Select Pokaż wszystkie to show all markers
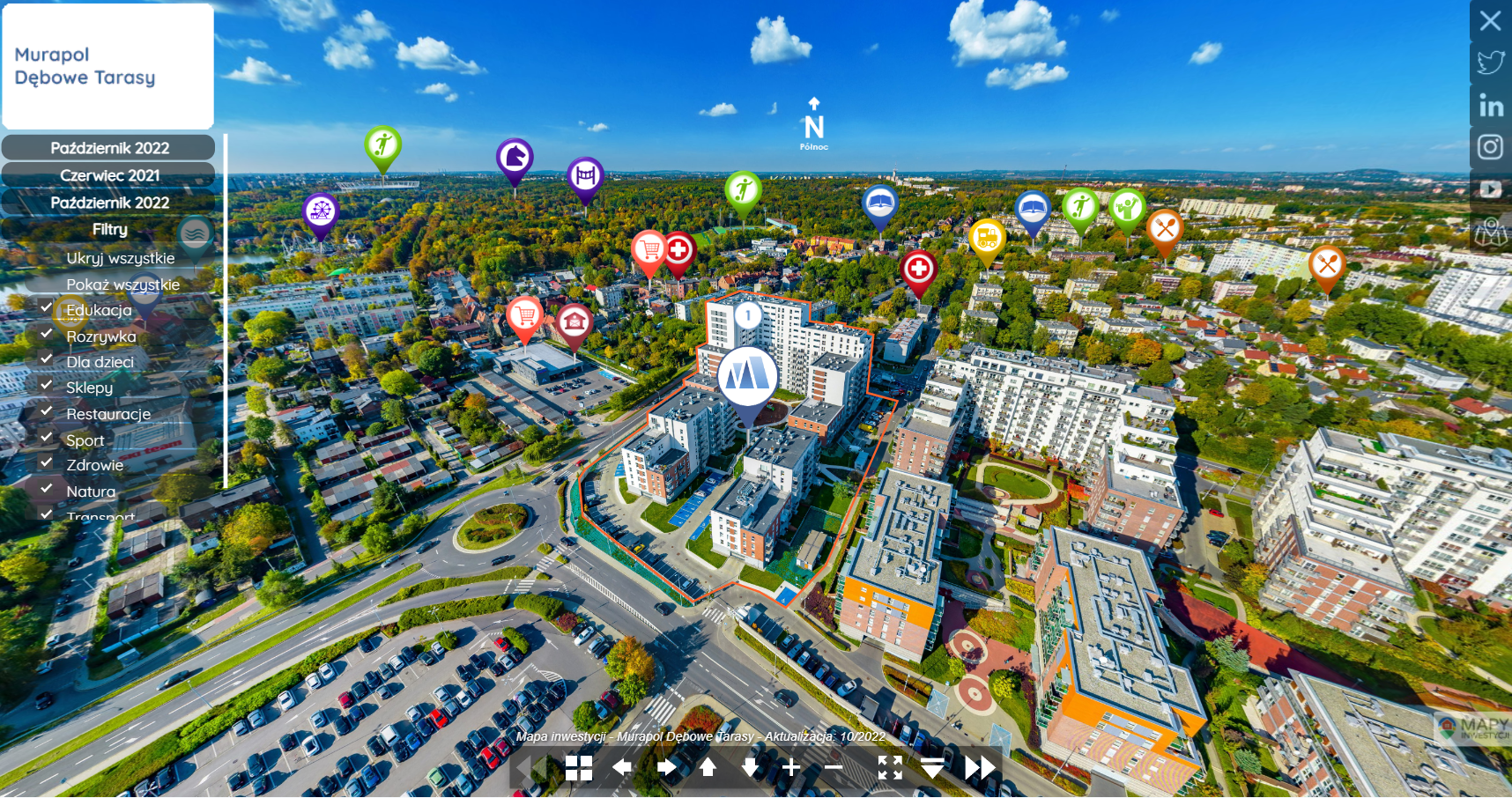Screen dimensions: 1512x798 coord(122,284)
